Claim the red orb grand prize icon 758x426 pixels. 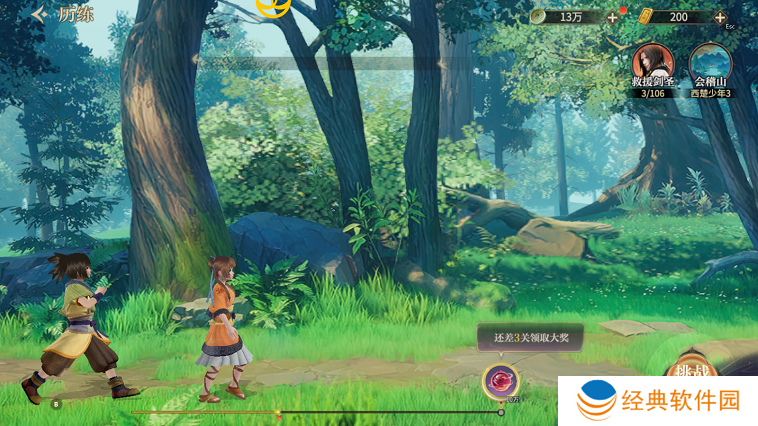coord(500,380)
